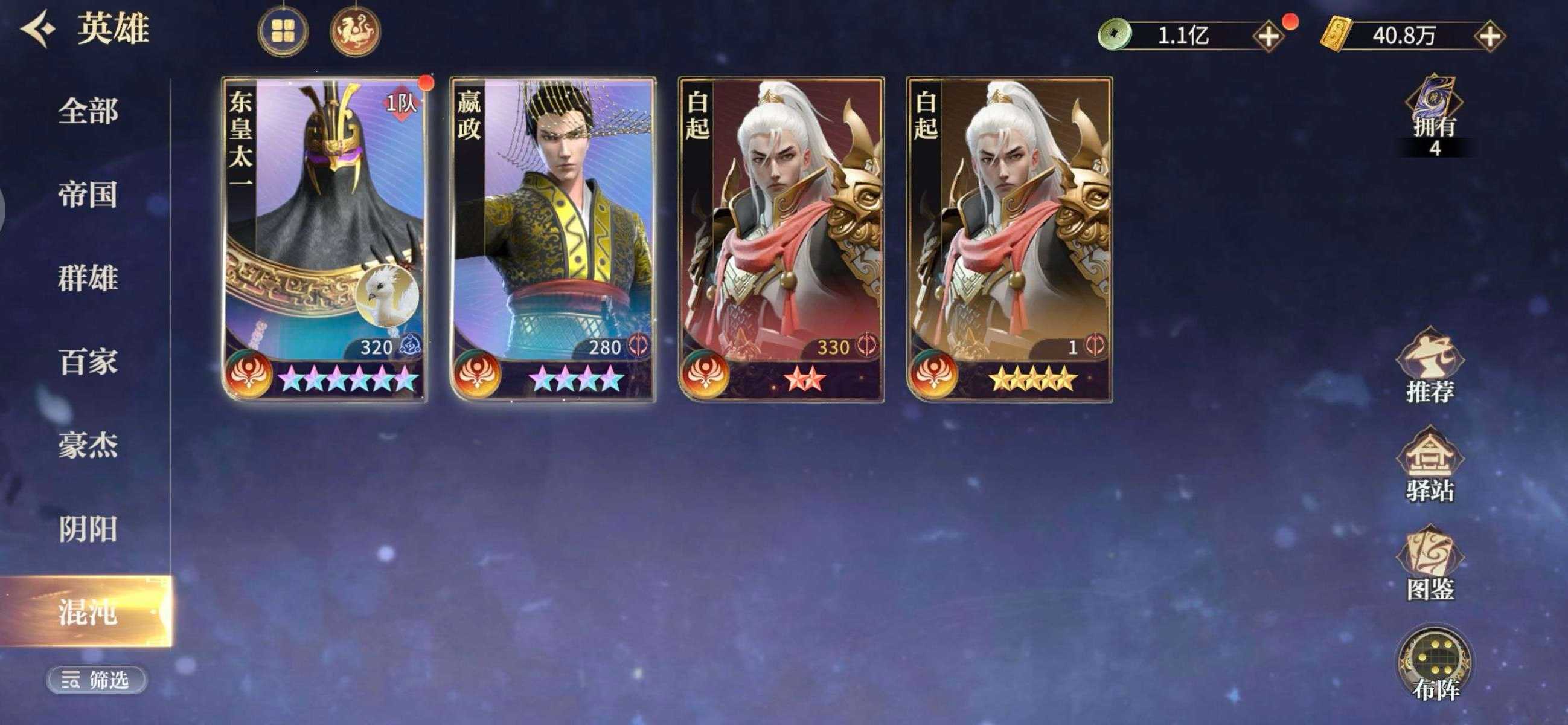
Task: Select the 全部 faction tab
Action: 88,112
